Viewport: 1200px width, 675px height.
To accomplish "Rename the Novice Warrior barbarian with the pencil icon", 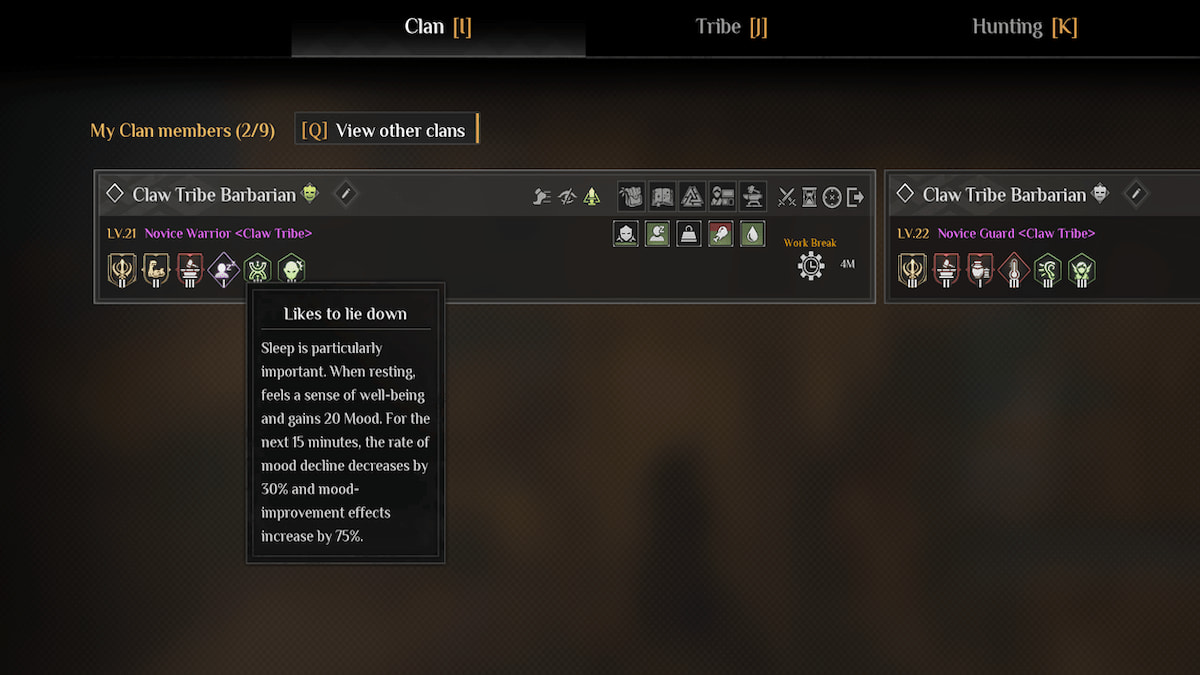I will 345,194.
